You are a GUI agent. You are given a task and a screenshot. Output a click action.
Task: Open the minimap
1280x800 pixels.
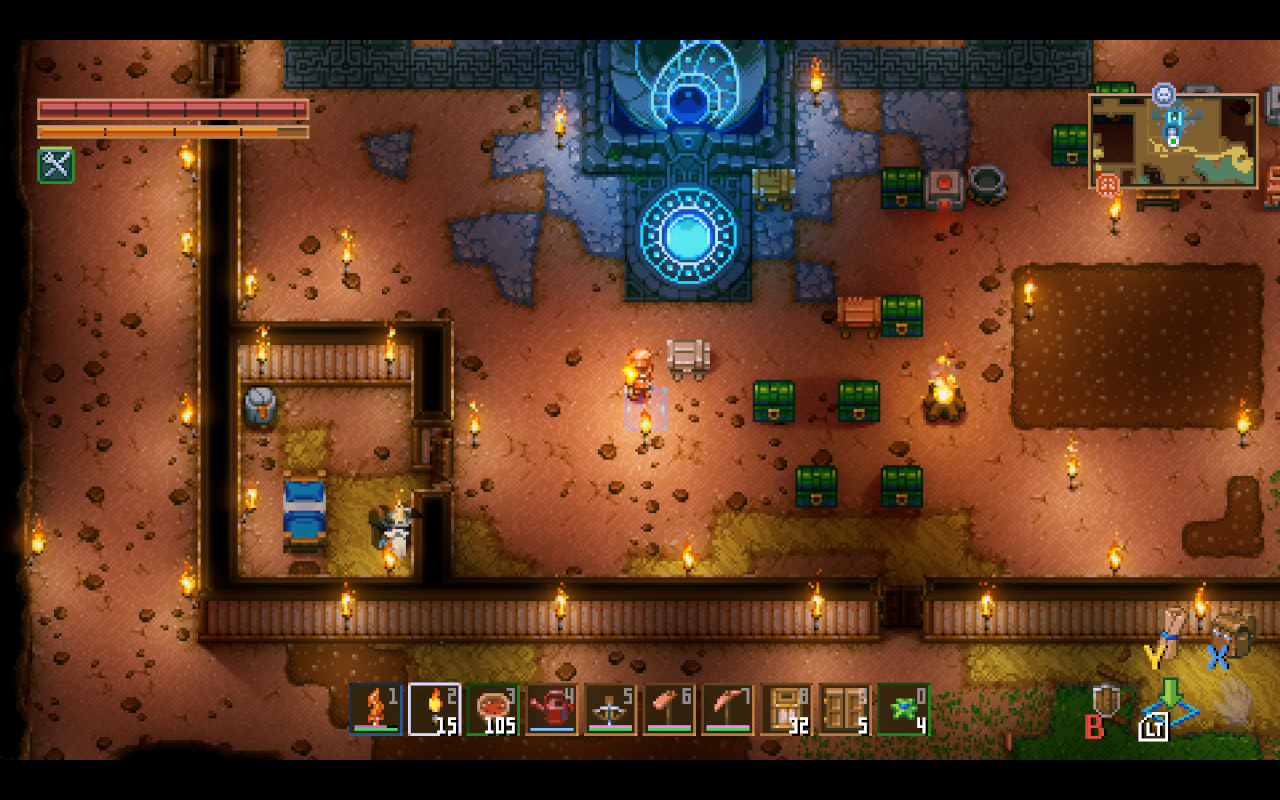point(1173,141)
